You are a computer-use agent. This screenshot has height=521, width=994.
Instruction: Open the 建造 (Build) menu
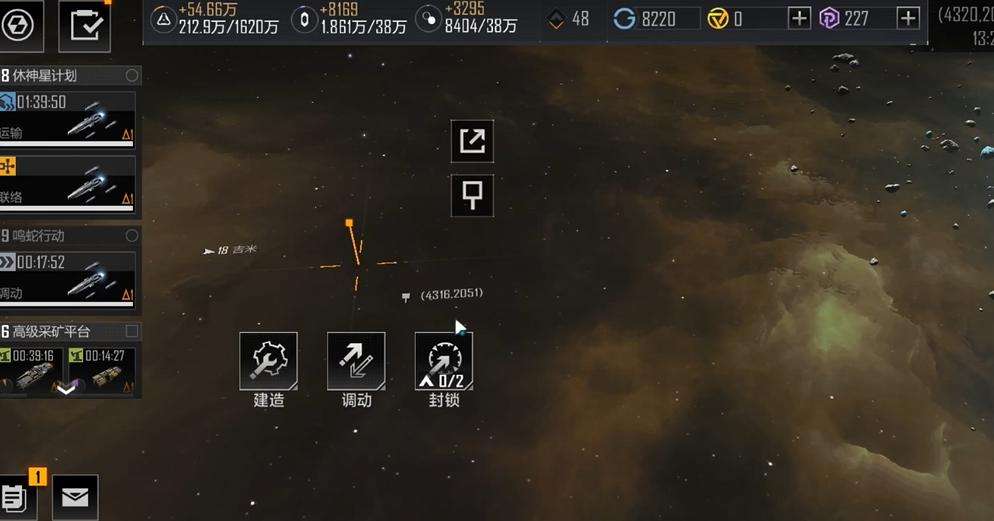(268, 361)
